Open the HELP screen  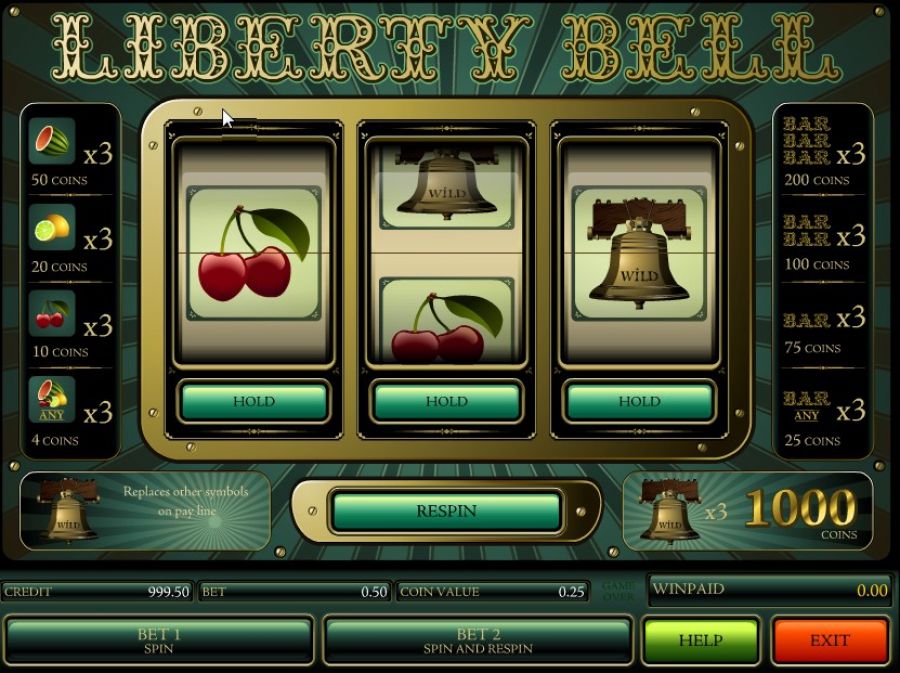click(x=700, y=641)
